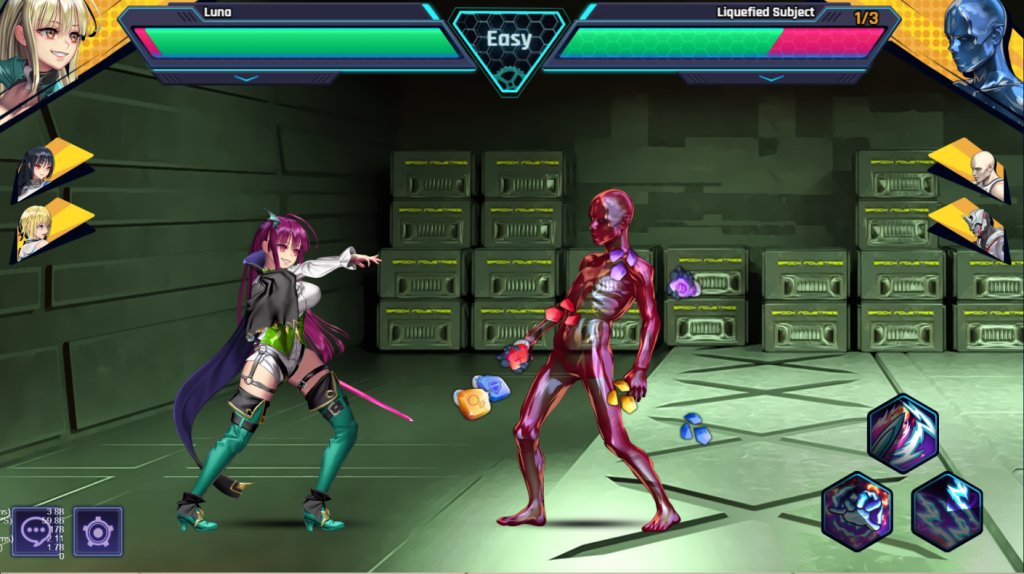Open the gear settings button
Viewport: 1024px width, 574px height.
[x=97, y=531]
